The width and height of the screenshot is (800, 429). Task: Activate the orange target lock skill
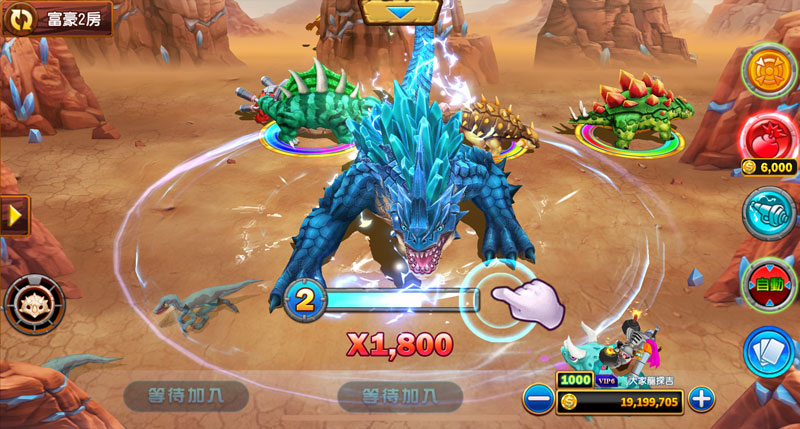click(768, 68)
